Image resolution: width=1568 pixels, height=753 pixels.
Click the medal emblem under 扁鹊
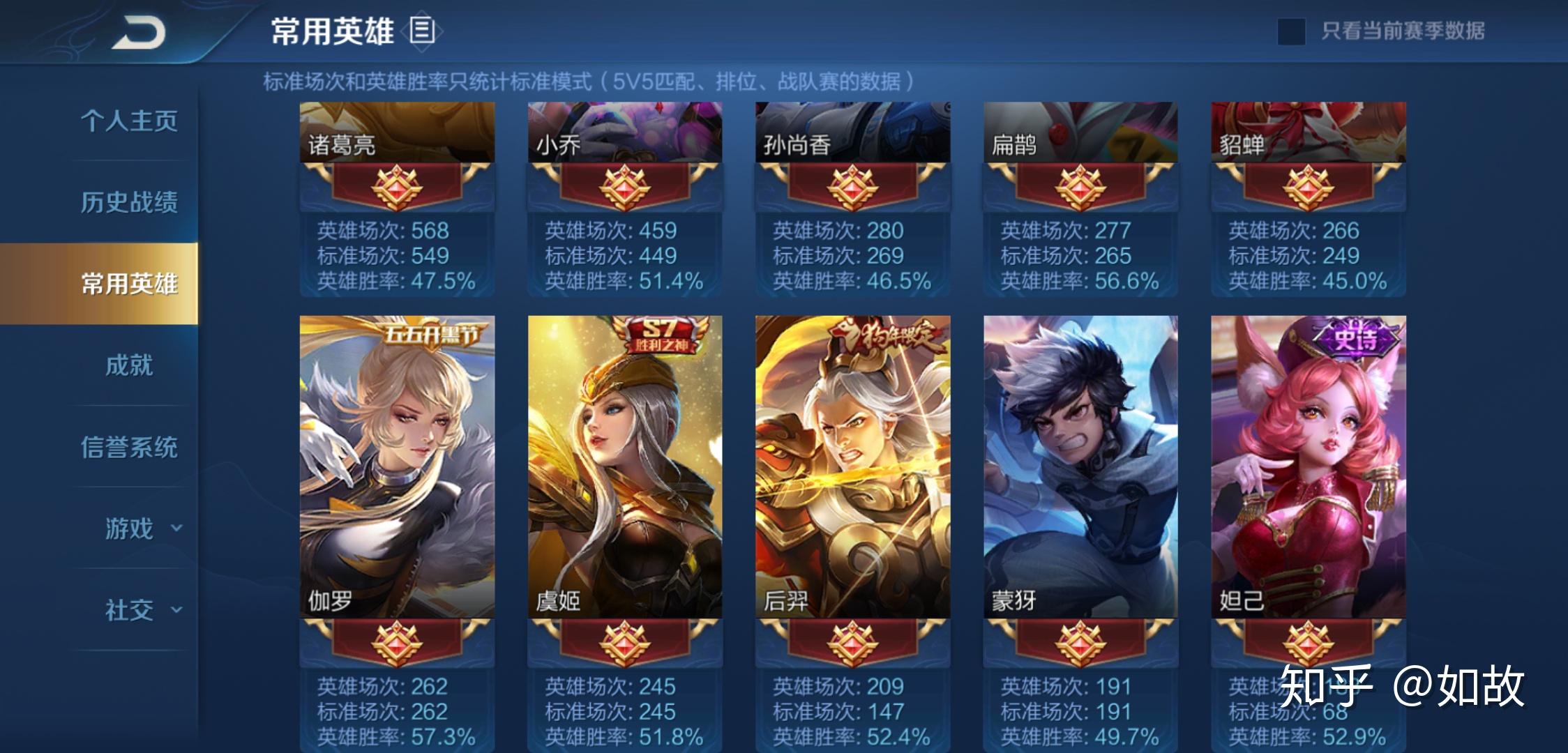[x=1078, y=190]
